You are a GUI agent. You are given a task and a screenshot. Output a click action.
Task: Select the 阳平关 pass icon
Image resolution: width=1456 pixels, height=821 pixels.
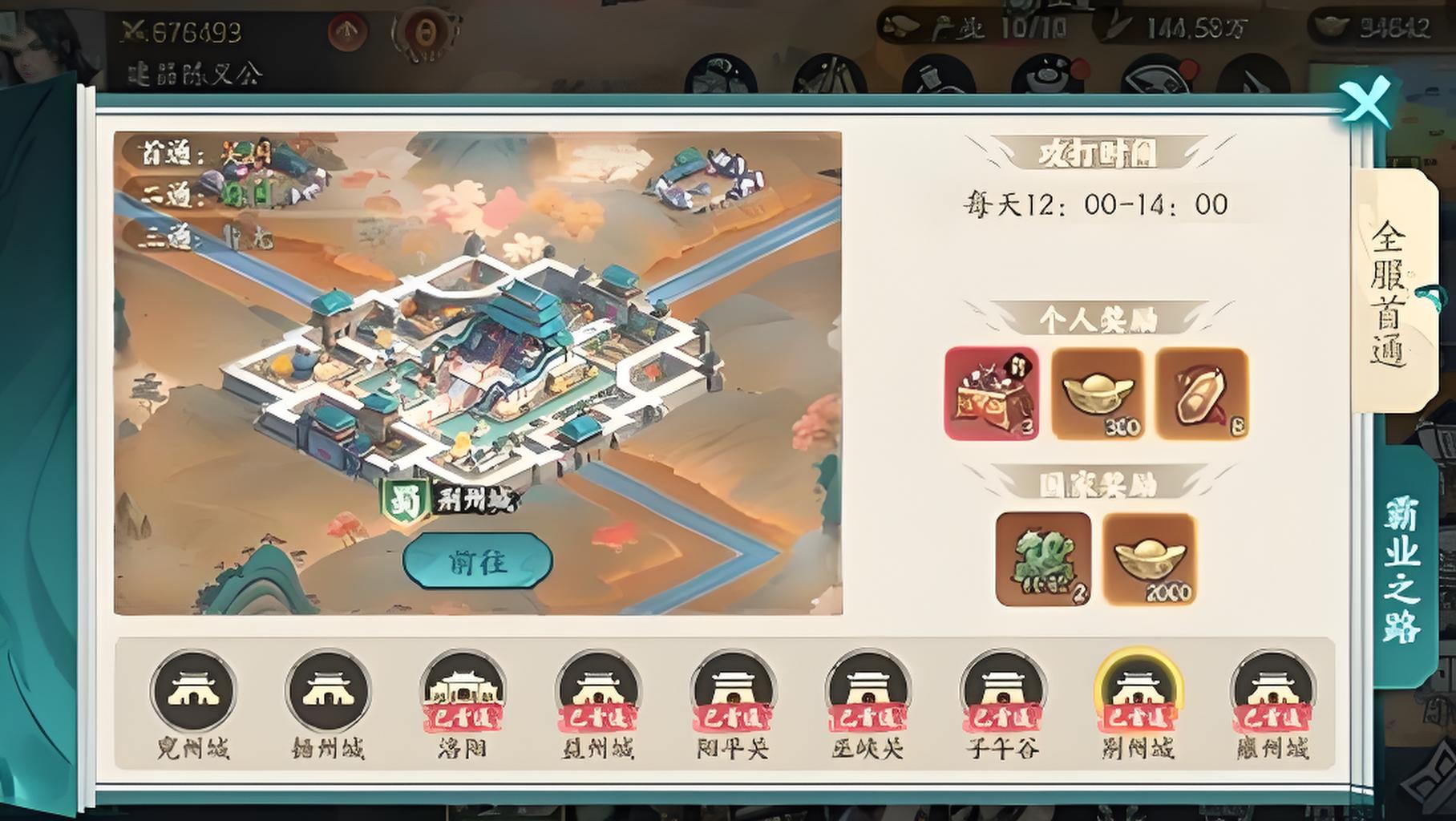(x=733, y=692)
